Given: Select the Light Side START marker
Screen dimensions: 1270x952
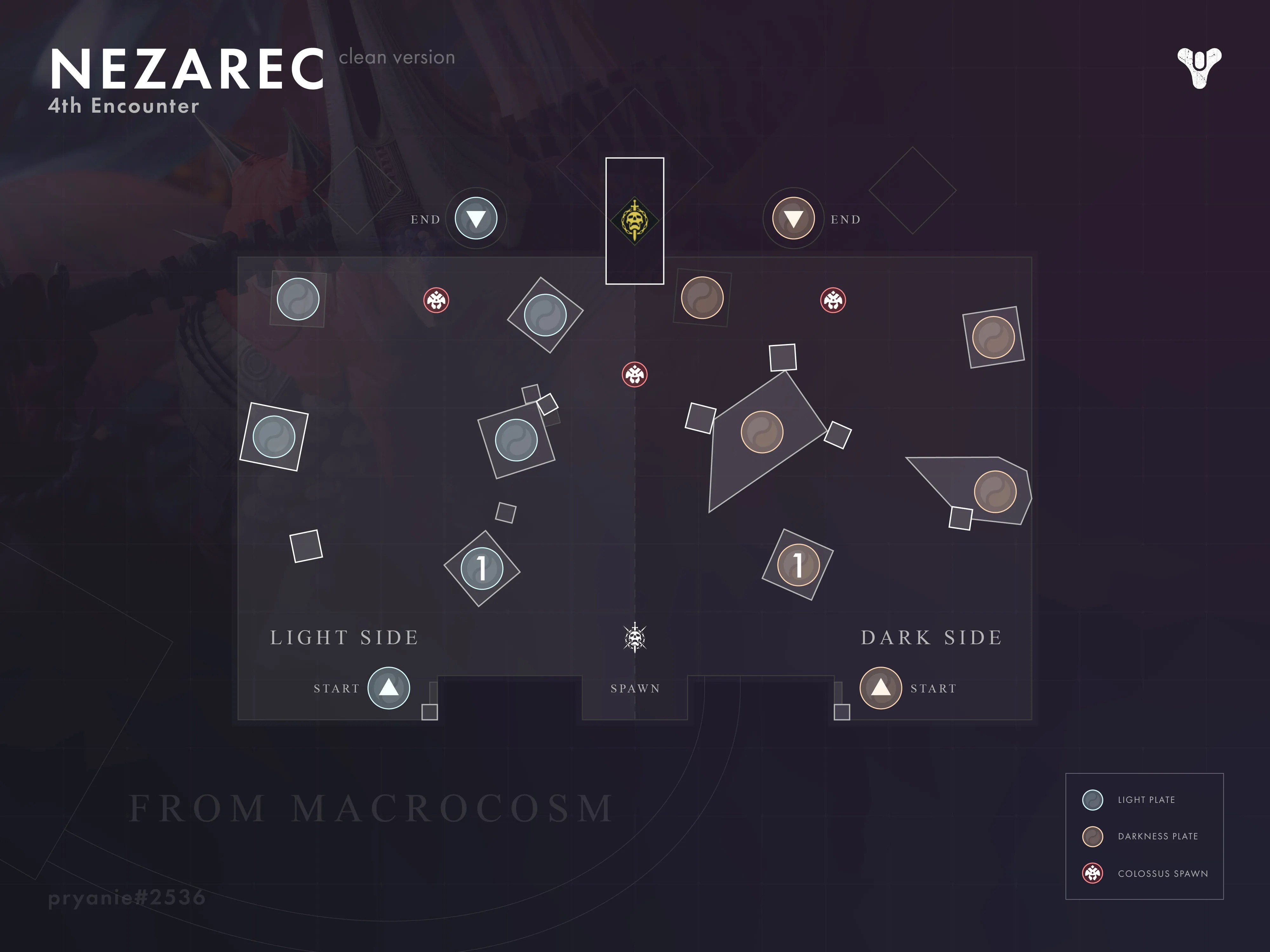Looking at the screenshot, I should 389,687.
